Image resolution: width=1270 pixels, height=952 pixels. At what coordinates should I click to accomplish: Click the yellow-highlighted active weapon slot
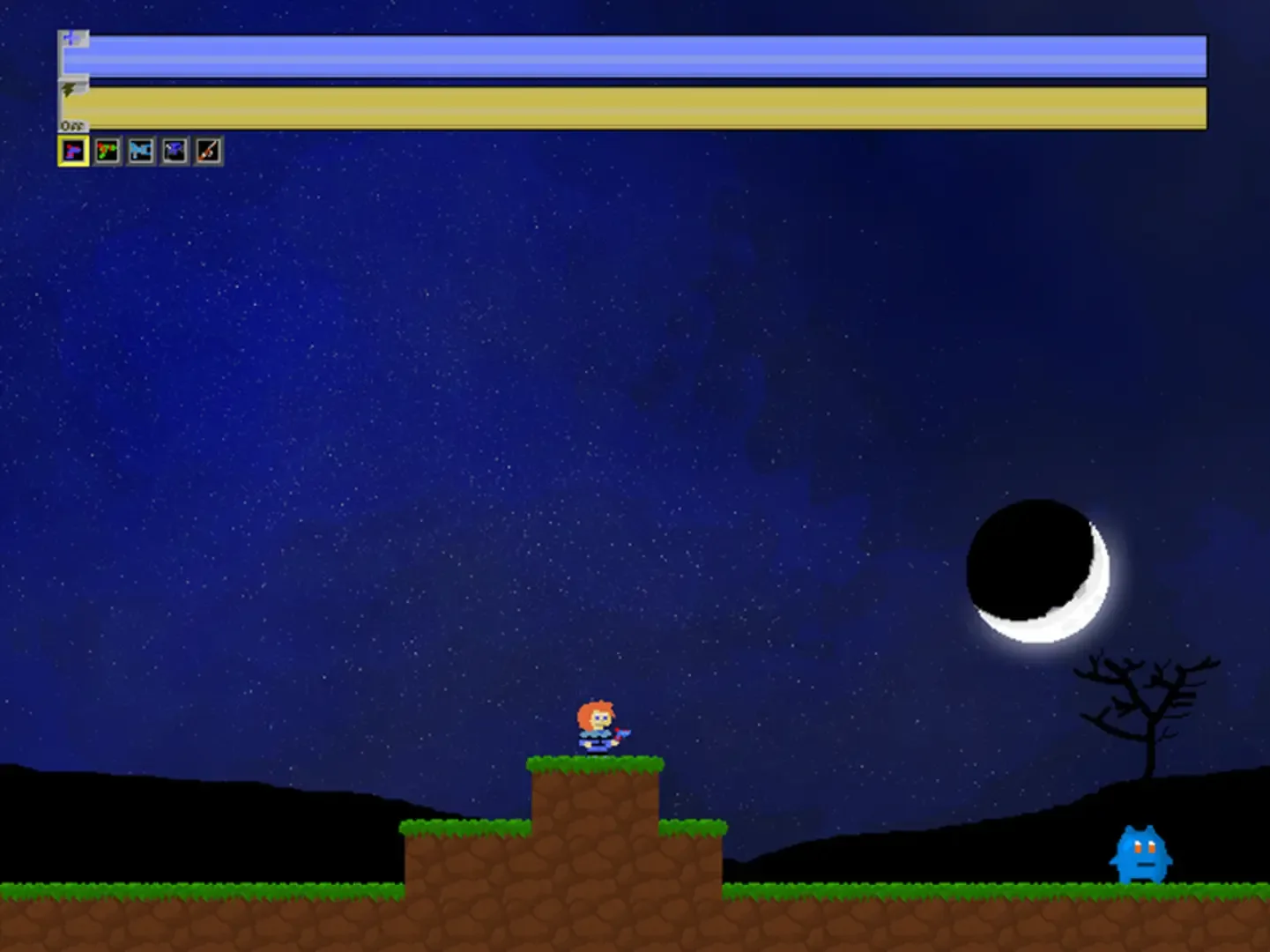coord(76,151)
